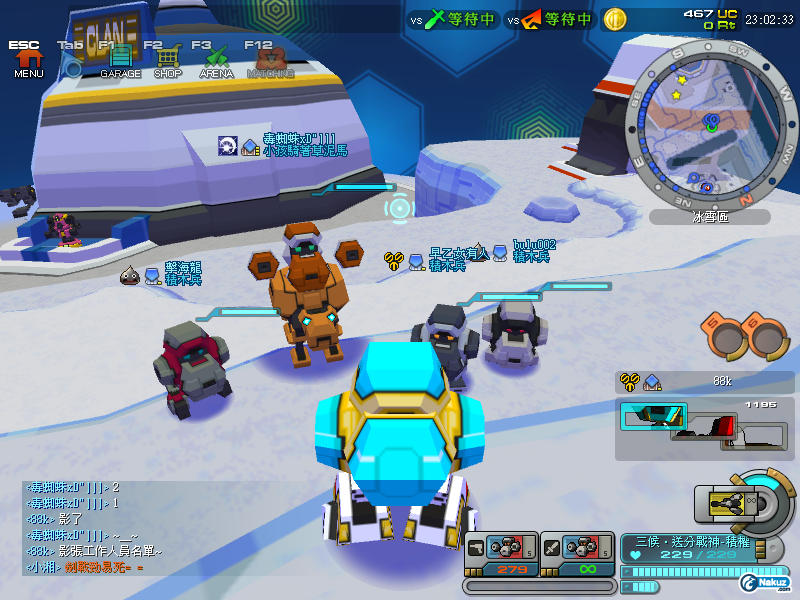
Task: Open the Shop cart icon
Action: pyautogui.click(x=167, y=59)
